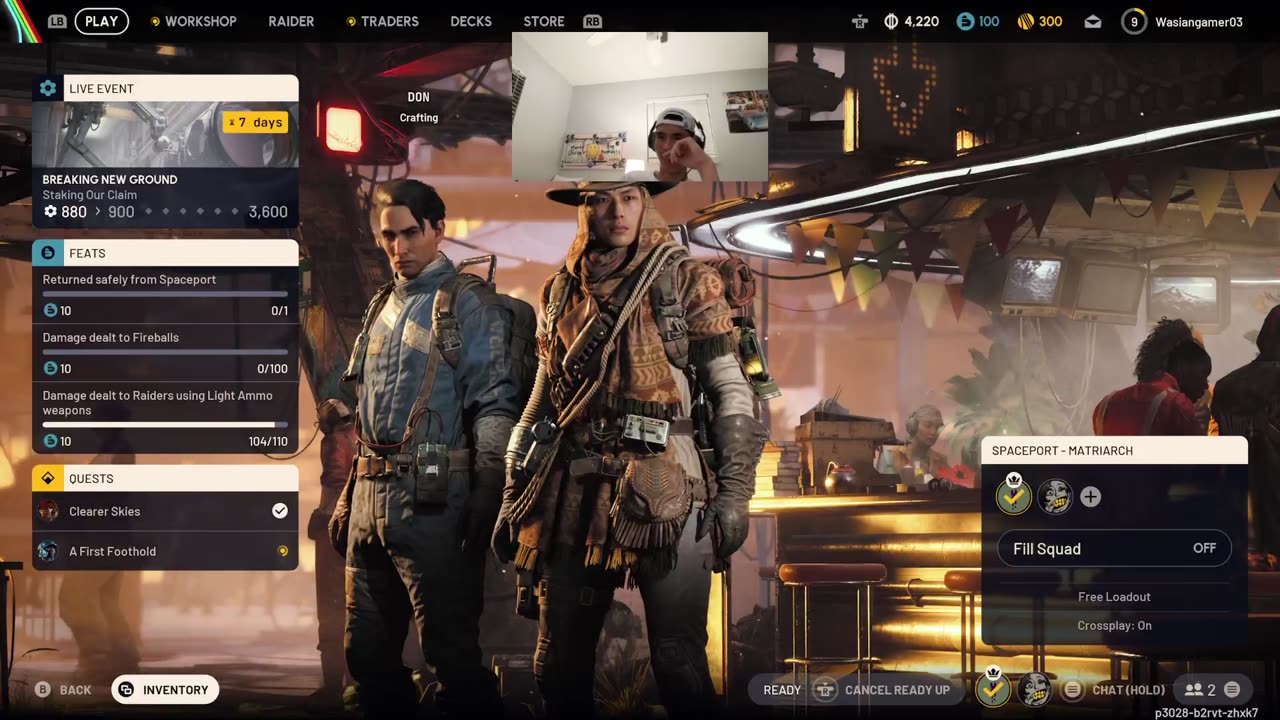Cancel ready up
The height and width of the screenshot is (720, 1280).
point(884,690)
